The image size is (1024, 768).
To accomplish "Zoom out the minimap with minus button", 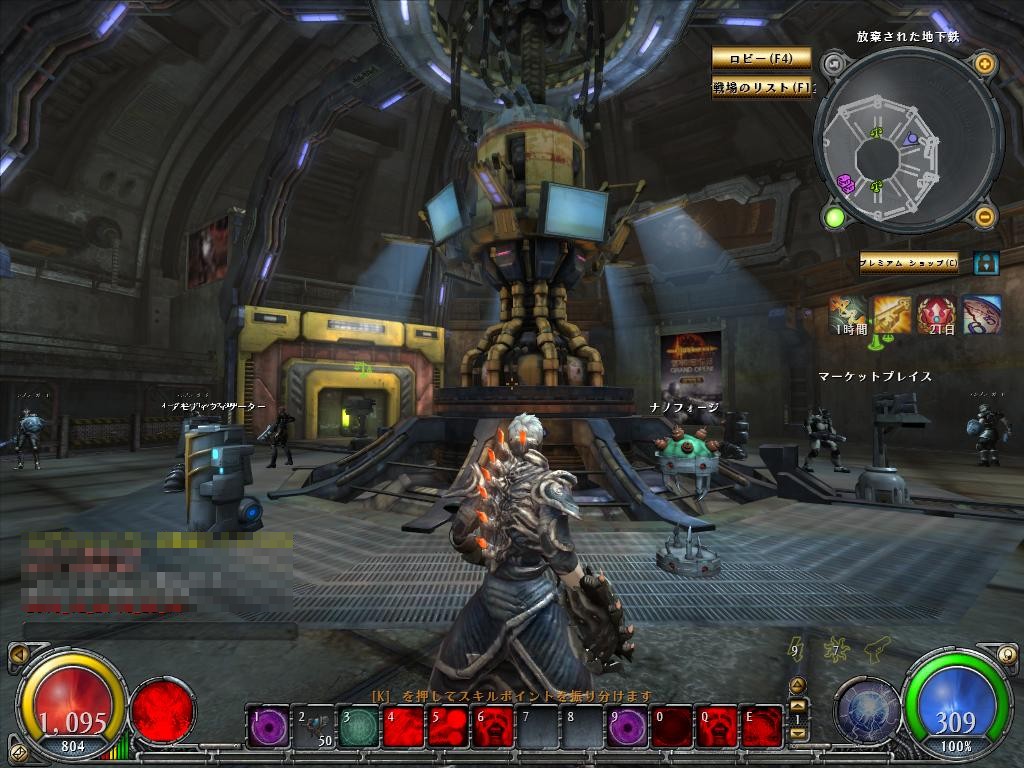I will click(984, 216).
